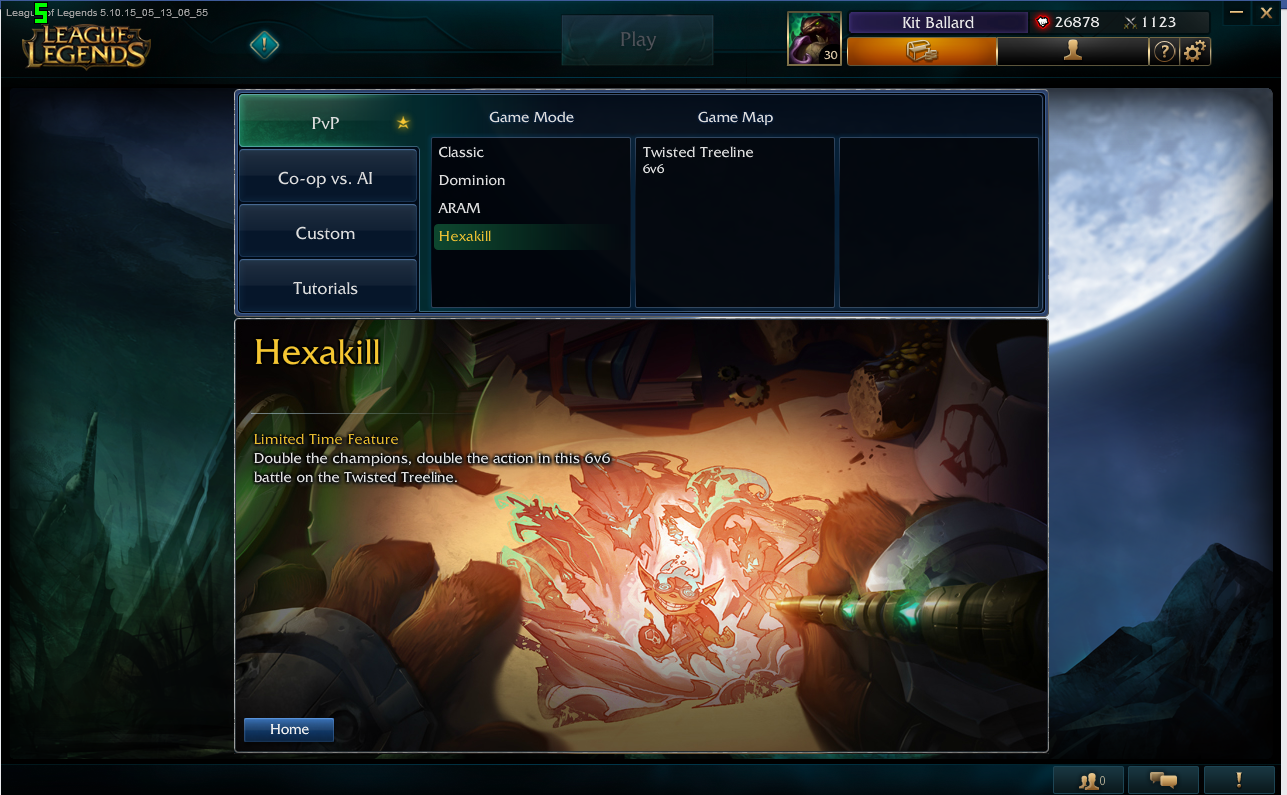Click the Home button
1287x795 pixels.
(x=289, y=729)
